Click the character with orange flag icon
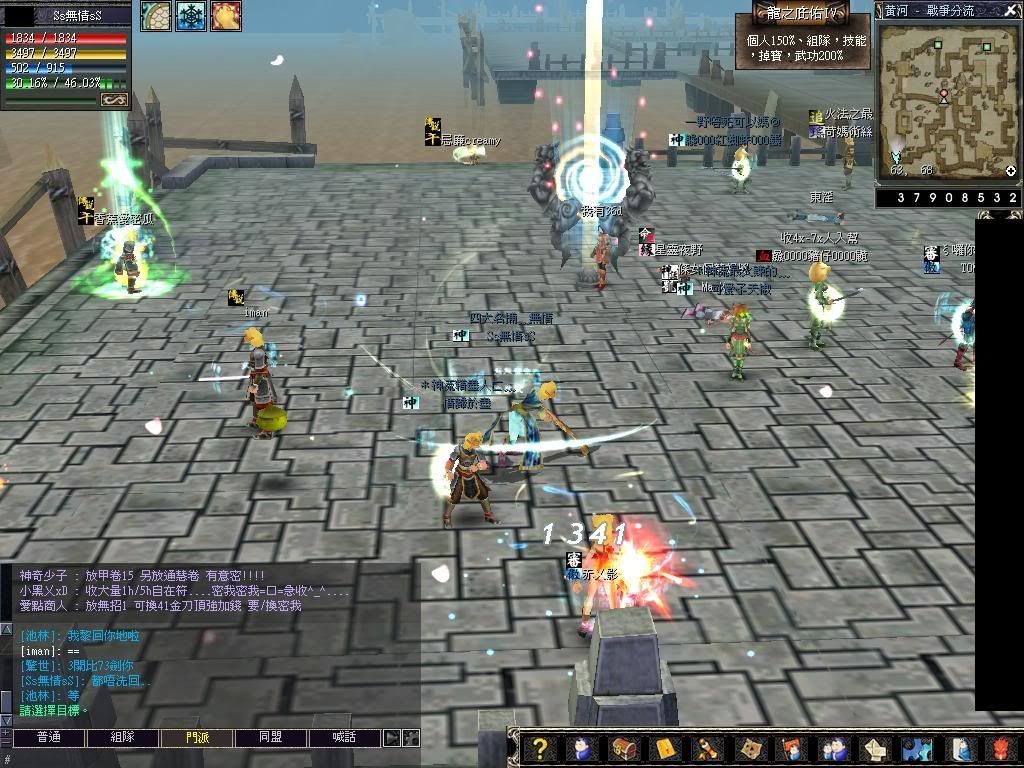Screen dimensions: 1024x768 (x=791, y=749)
